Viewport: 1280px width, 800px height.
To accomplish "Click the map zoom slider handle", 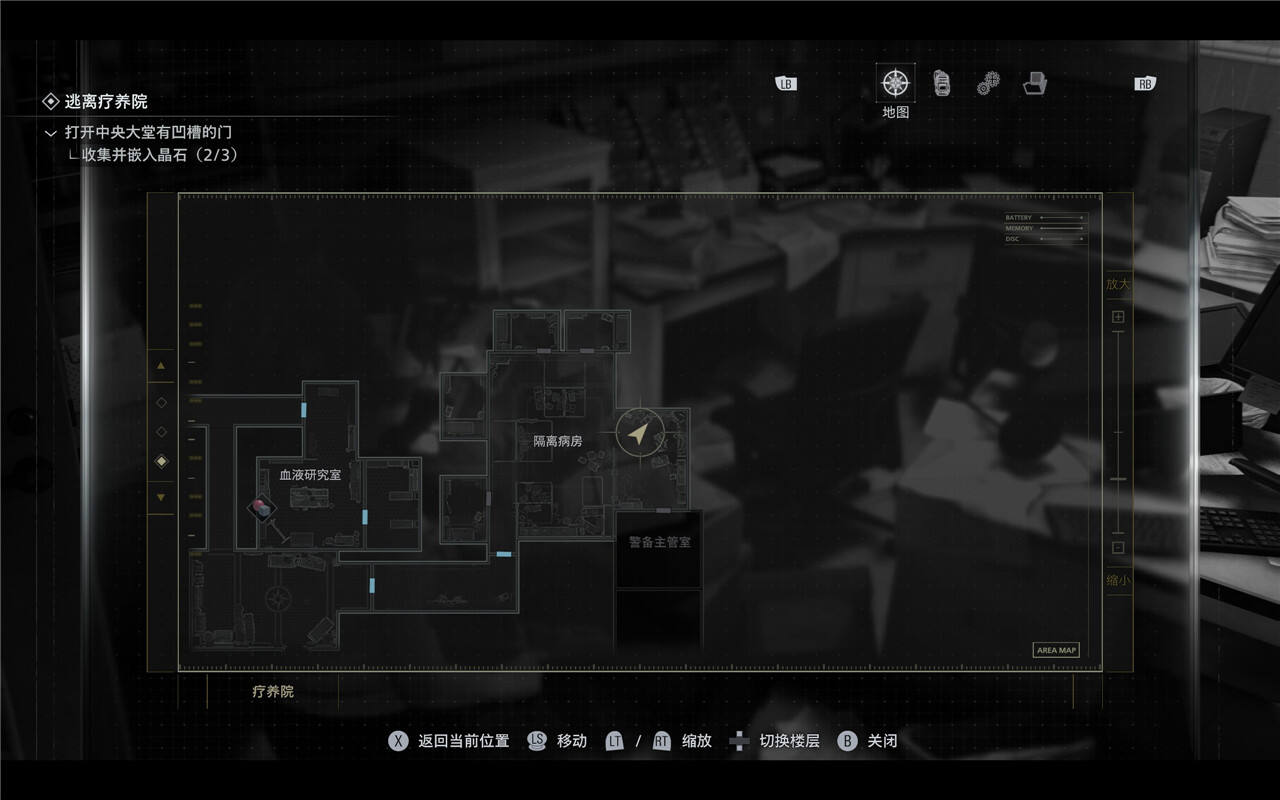I will (1118, 480).
